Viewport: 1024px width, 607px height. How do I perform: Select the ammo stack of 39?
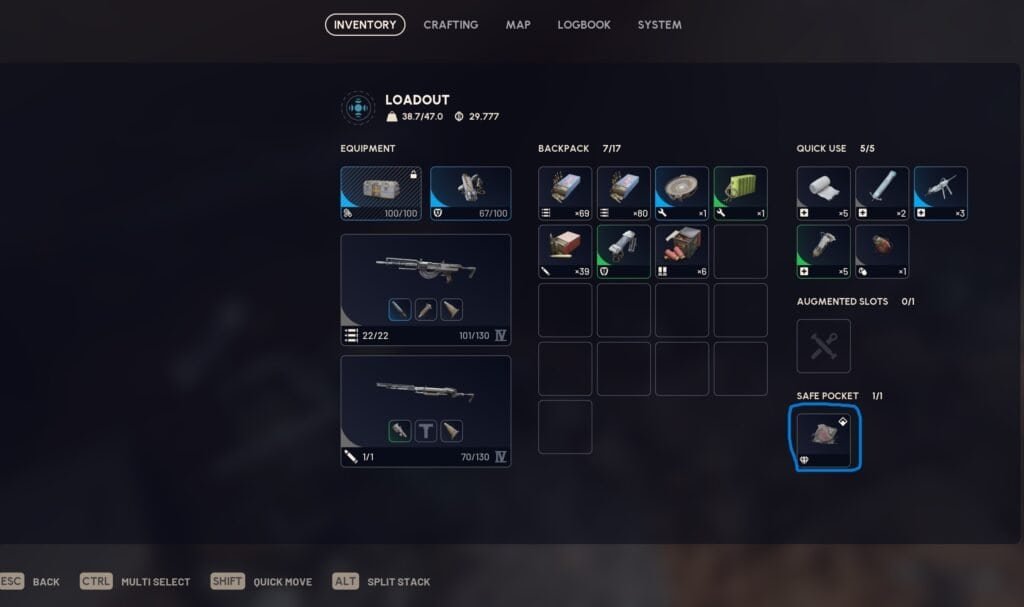tap(565, 251)
